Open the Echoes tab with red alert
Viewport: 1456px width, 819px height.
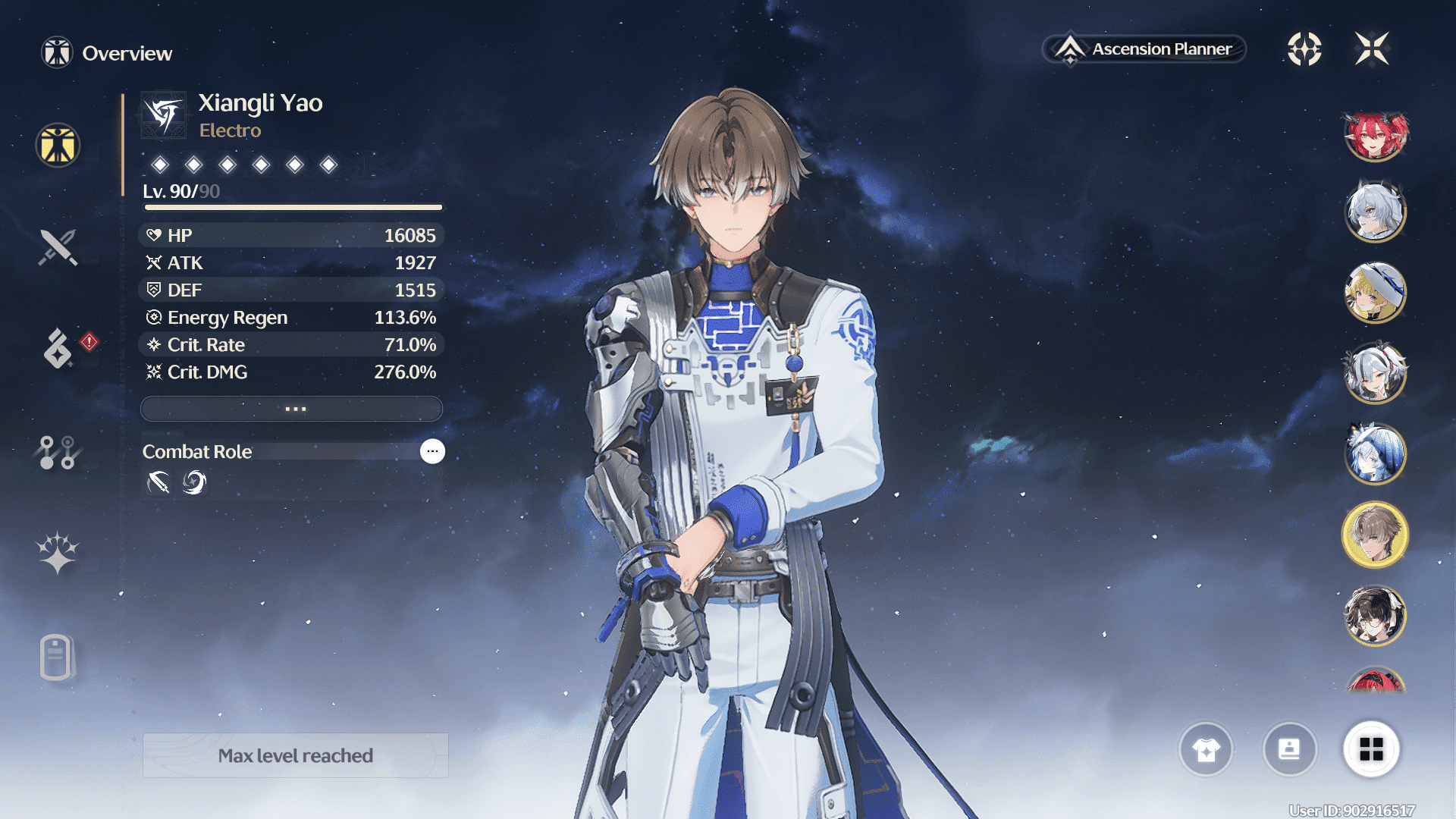[x=58, y=348]
